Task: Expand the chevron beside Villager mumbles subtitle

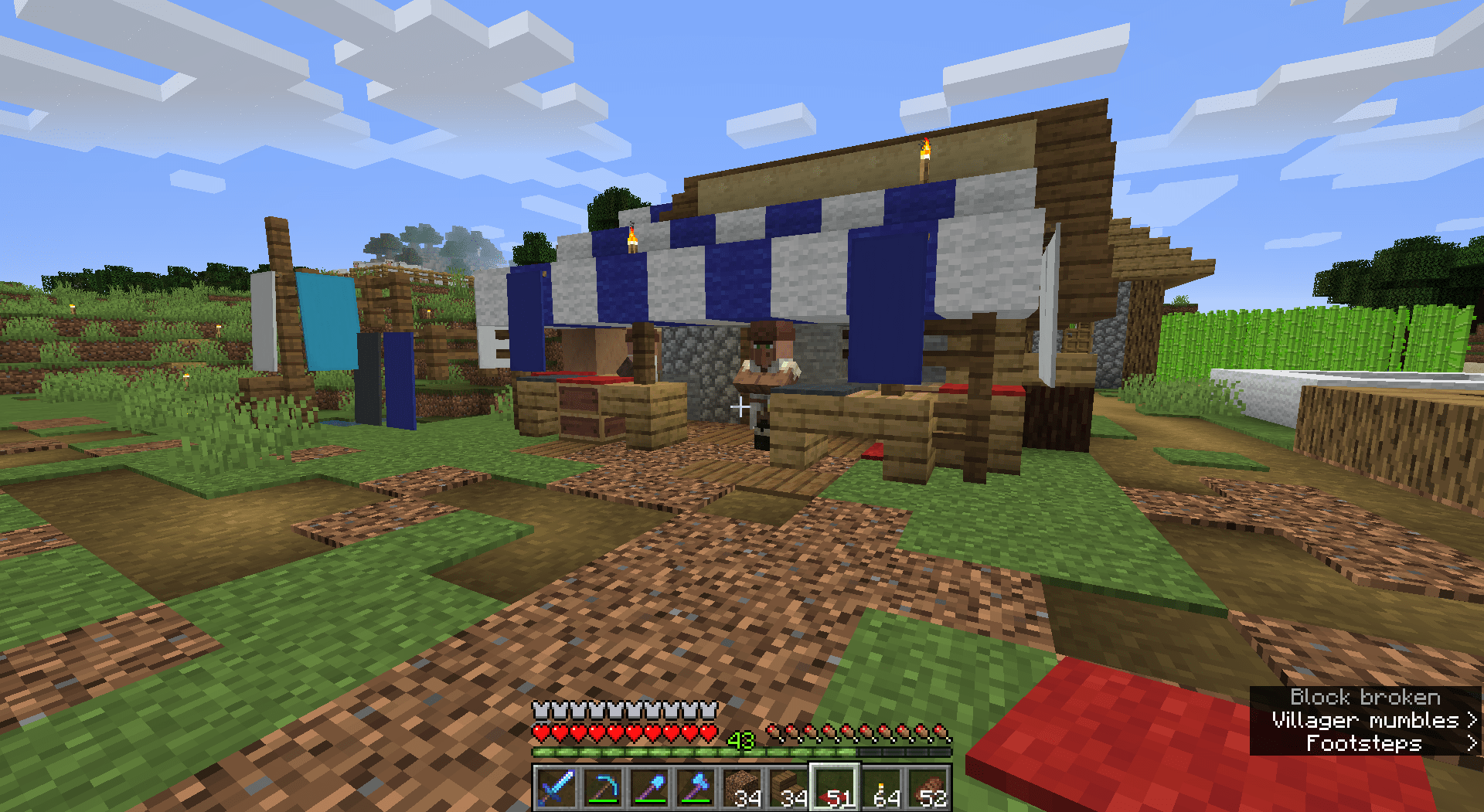Action: pos(1472,720)
